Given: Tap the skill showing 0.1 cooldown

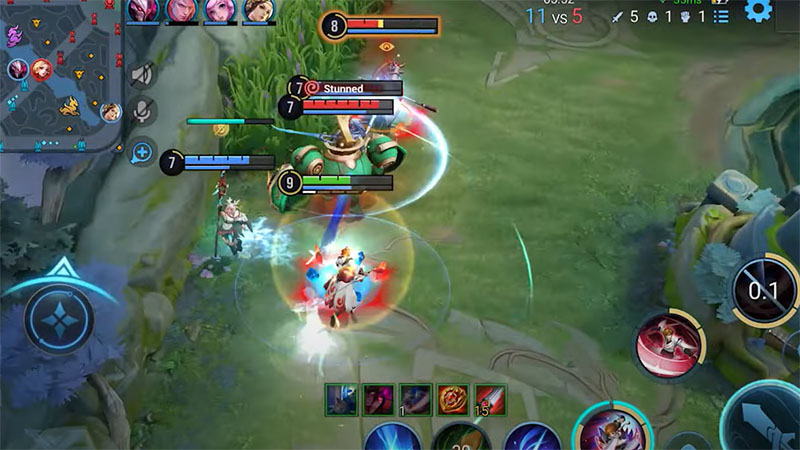Looking at the screenshot, I should tap(765, 292).
